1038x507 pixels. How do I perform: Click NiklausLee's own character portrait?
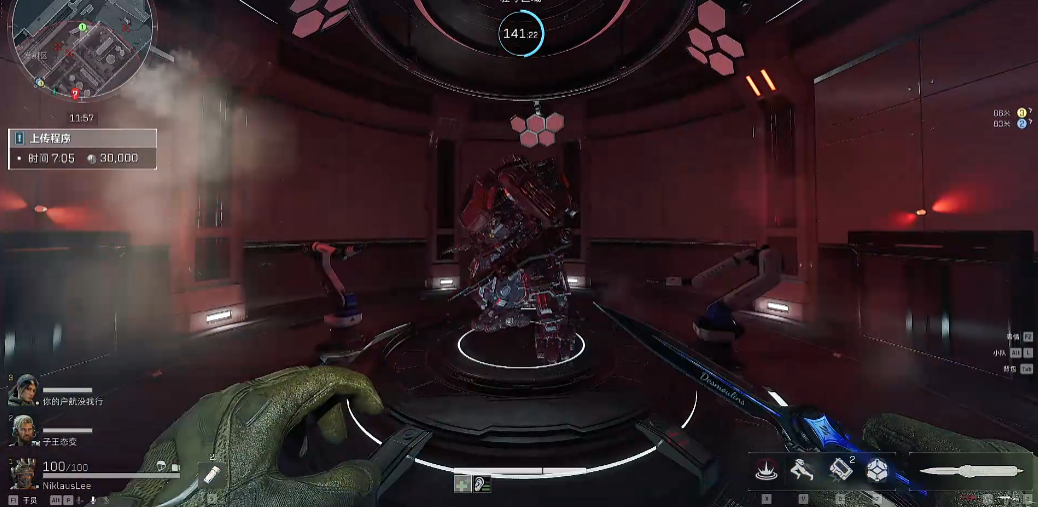(x=24, y=472)
